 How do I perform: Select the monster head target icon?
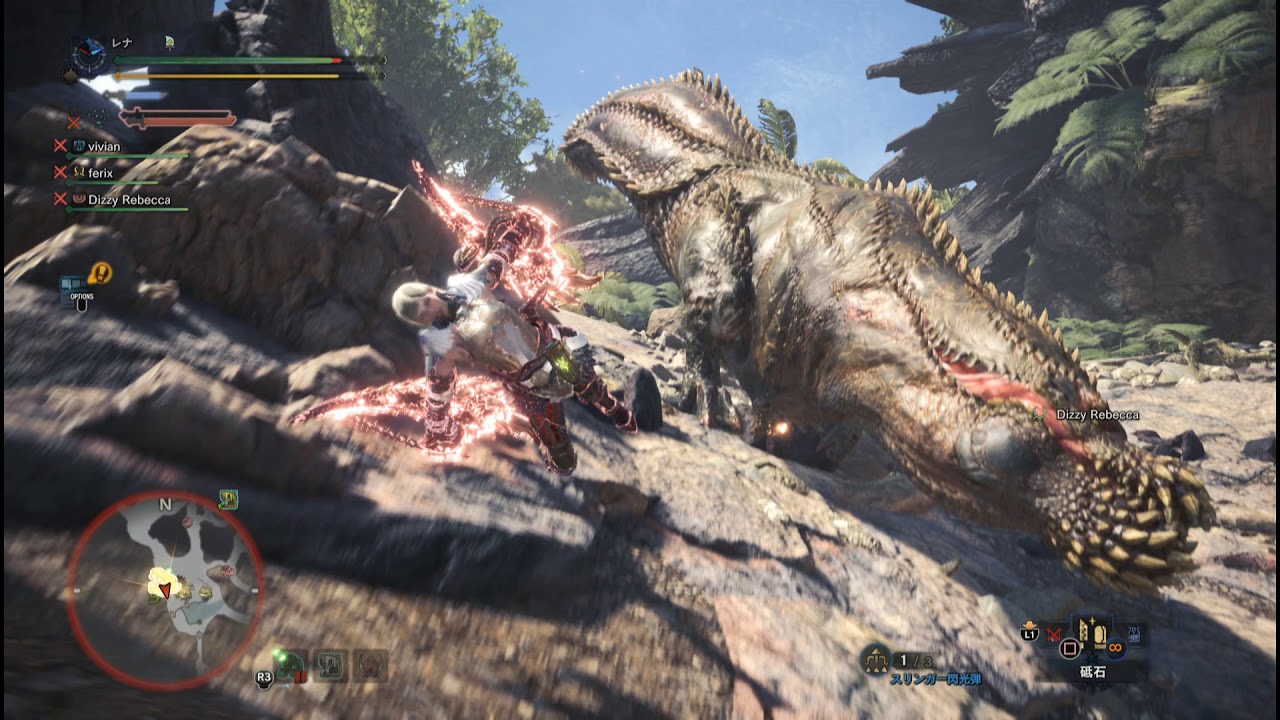click(x=371, y=665)
